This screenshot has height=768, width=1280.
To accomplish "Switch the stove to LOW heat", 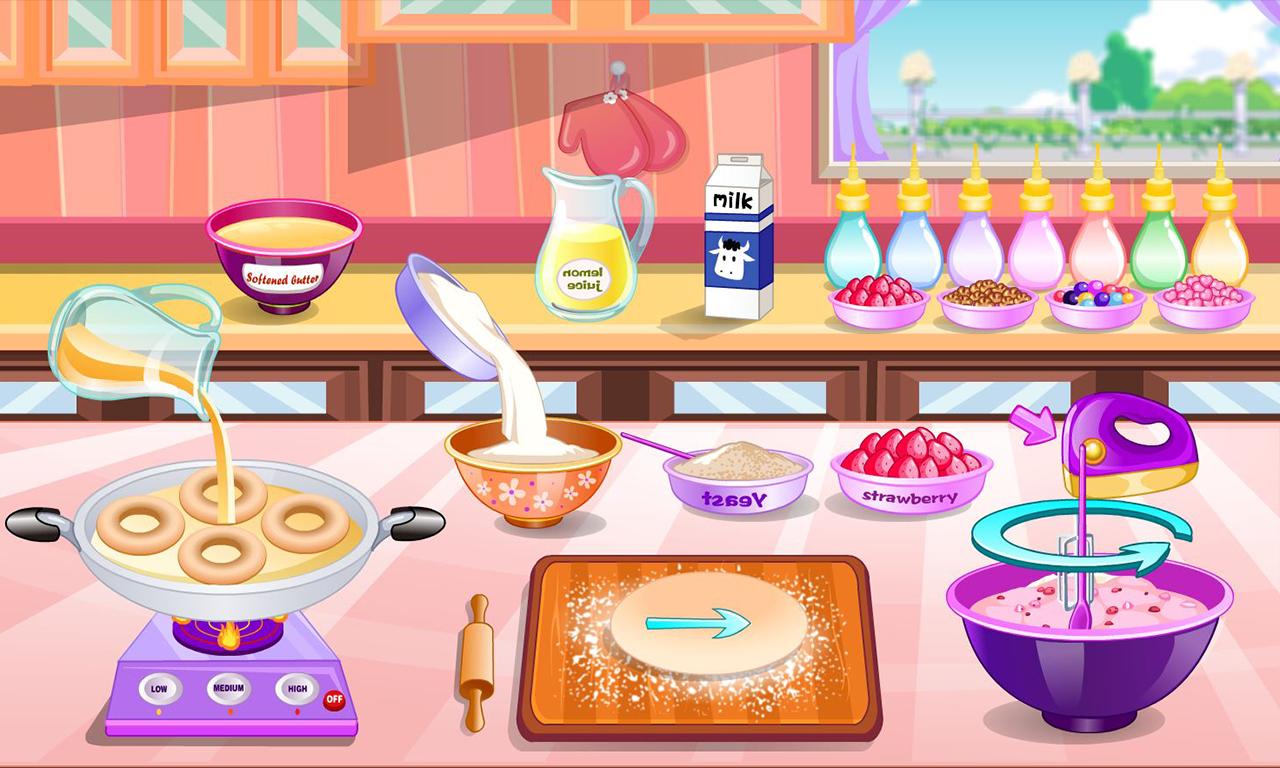I will pyautogui.click(x=158, y=690).
